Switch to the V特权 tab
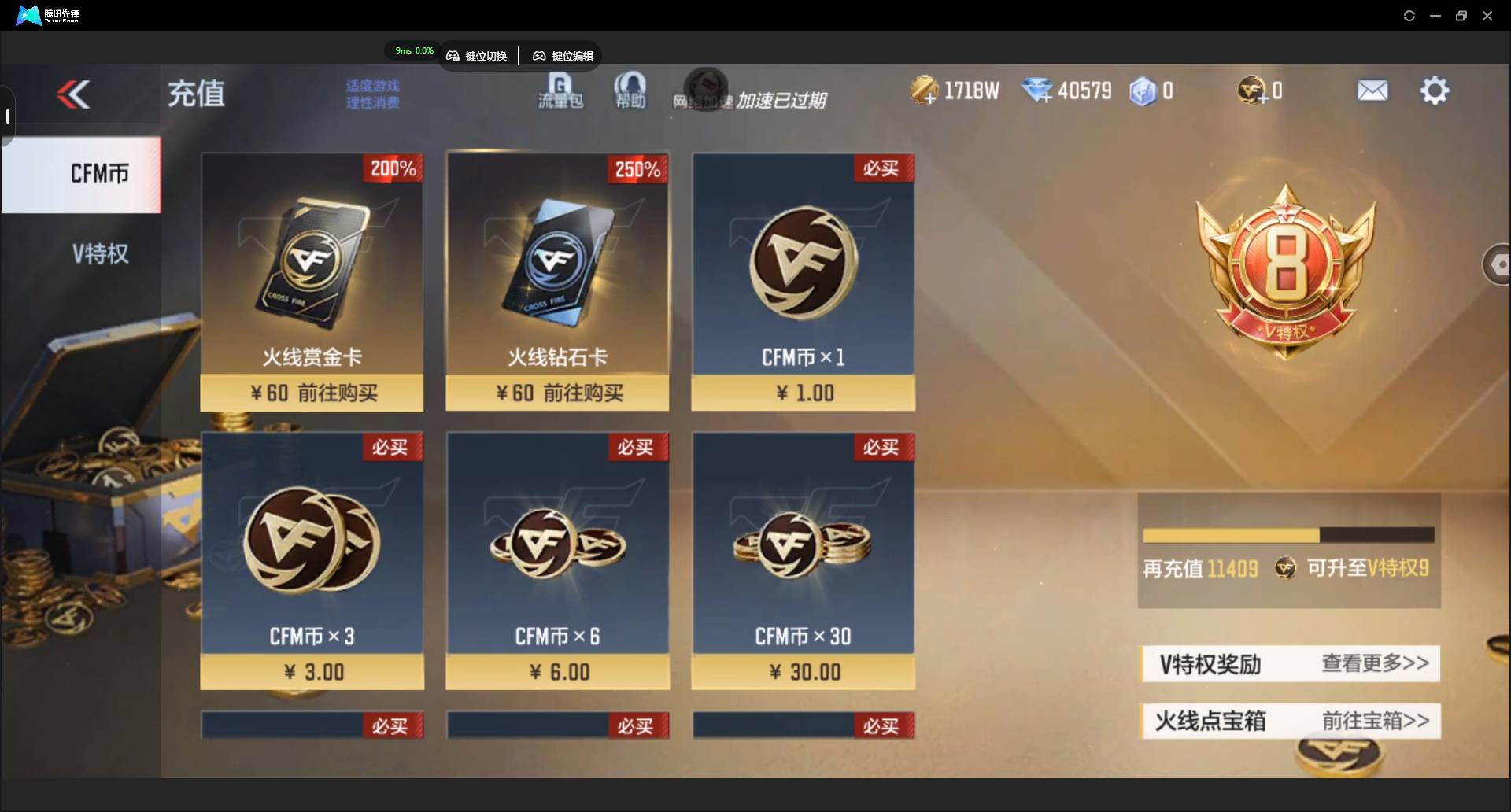1511x812 pixels. click(100, 253)
